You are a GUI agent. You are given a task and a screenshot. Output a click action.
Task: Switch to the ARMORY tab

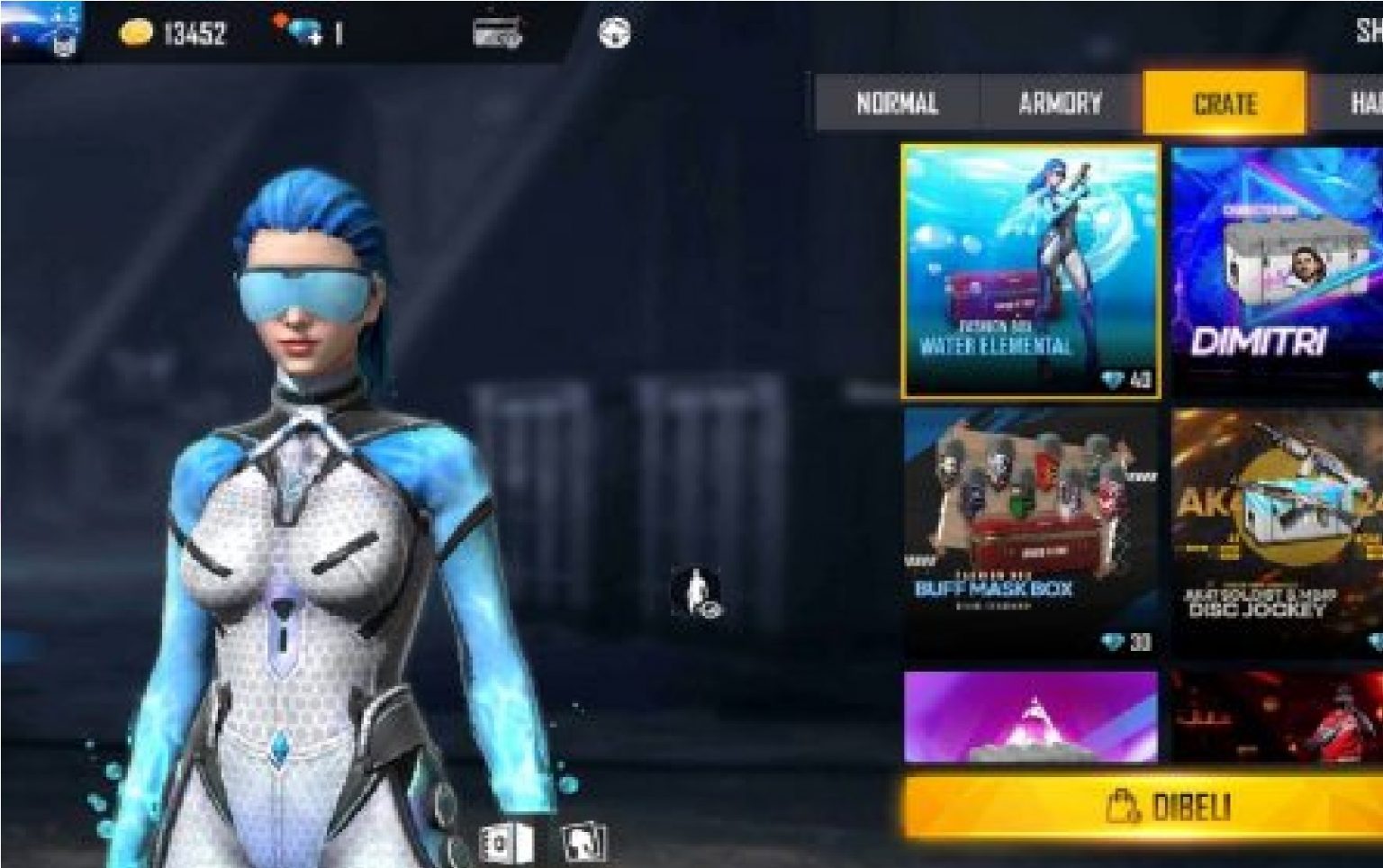[x=1060, y=102]
